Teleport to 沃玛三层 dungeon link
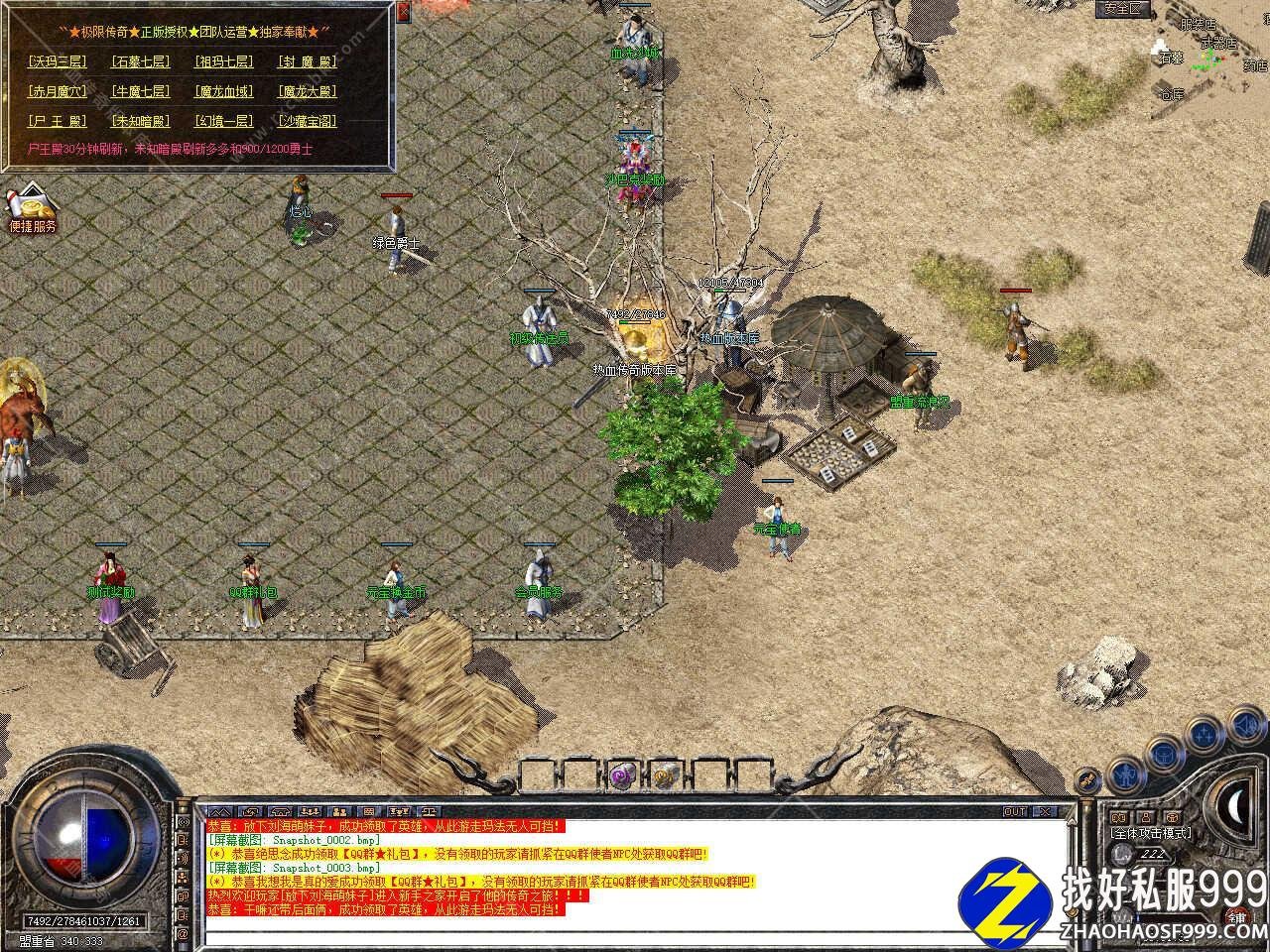1270x952 pixels. pyautogui.click(x=58, y=61)
